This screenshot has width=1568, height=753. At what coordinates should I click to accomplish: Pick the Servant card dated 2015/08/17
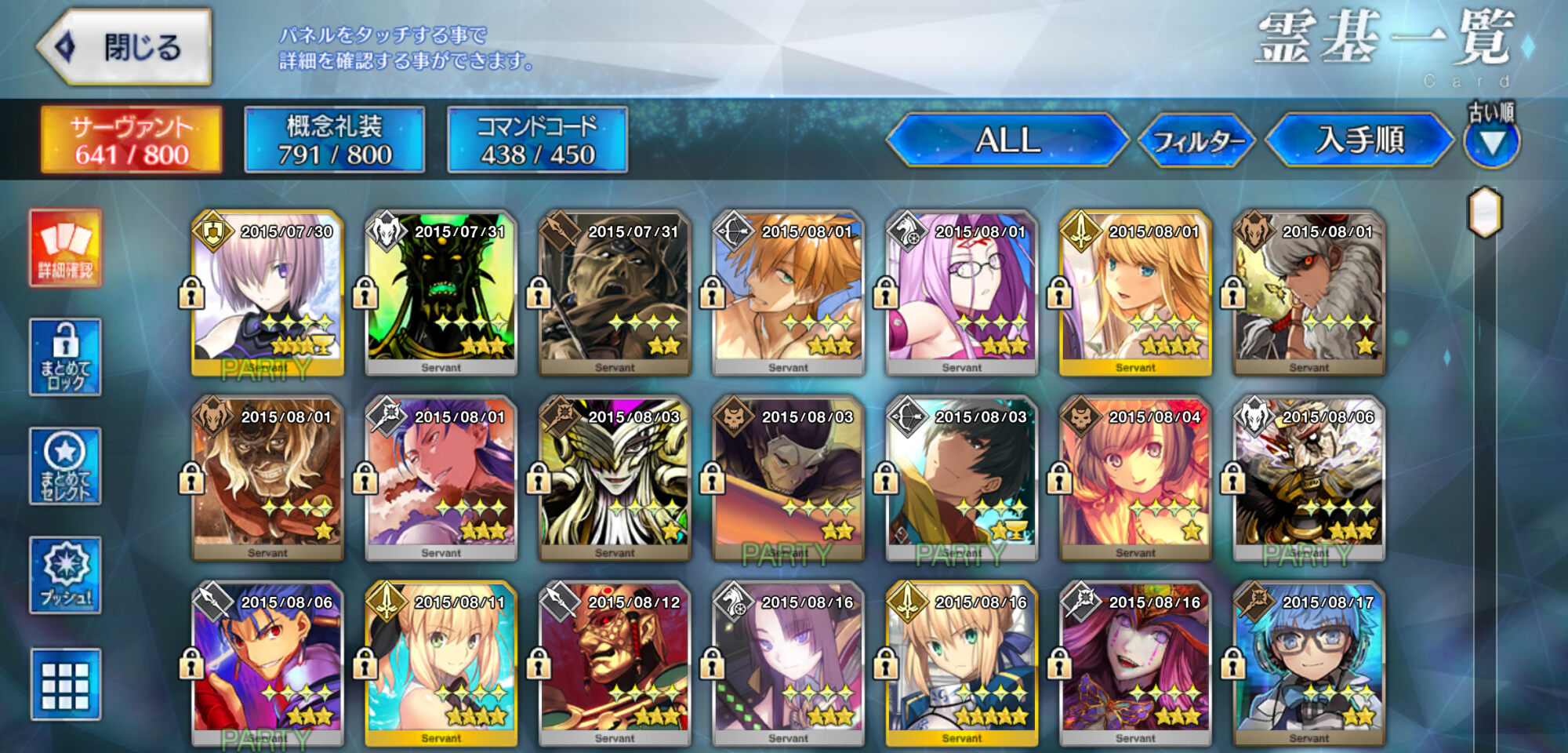(1309, 663)
